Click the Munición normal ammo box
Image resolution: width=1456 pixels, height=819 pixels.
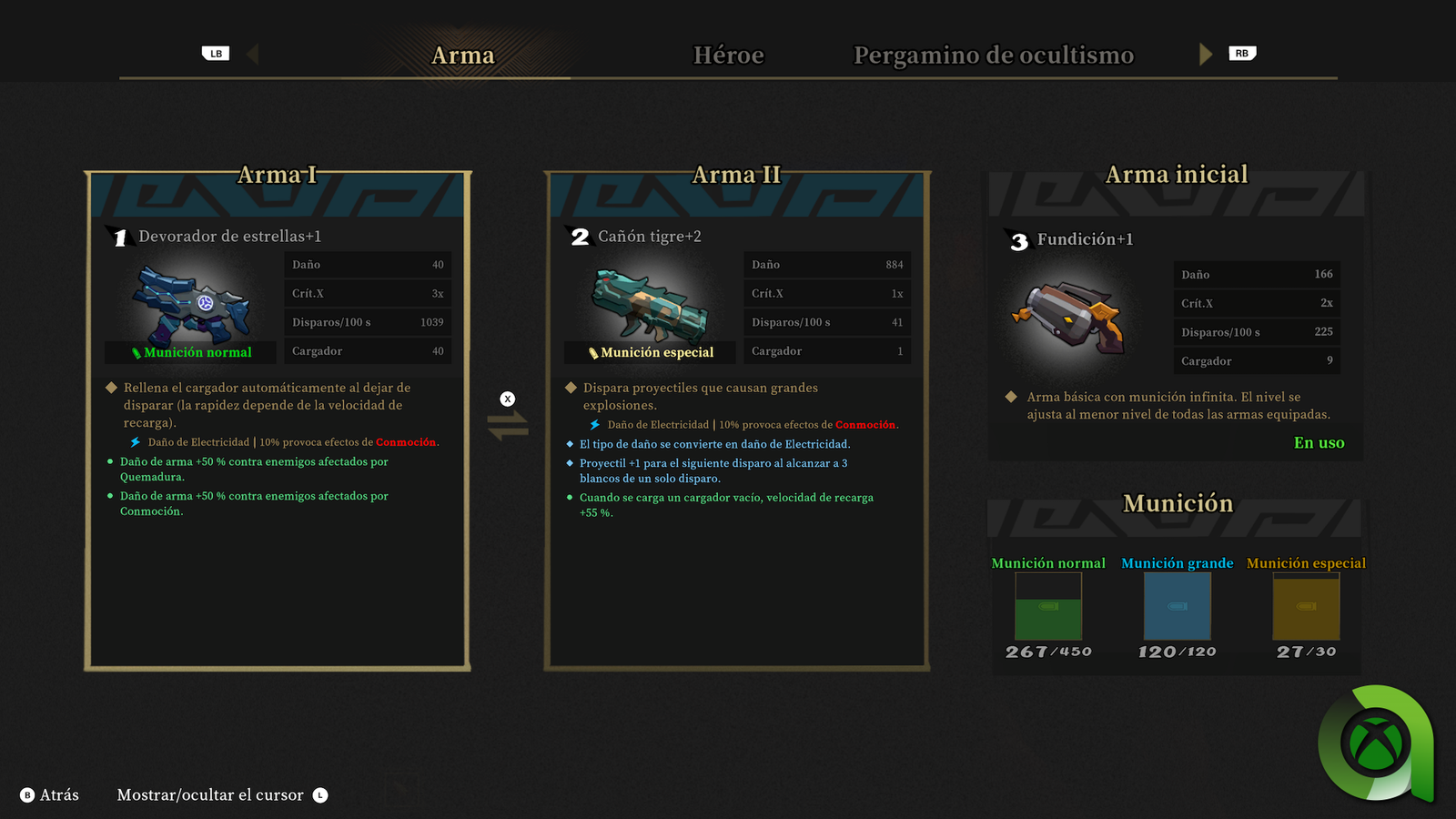[1048, 607]
